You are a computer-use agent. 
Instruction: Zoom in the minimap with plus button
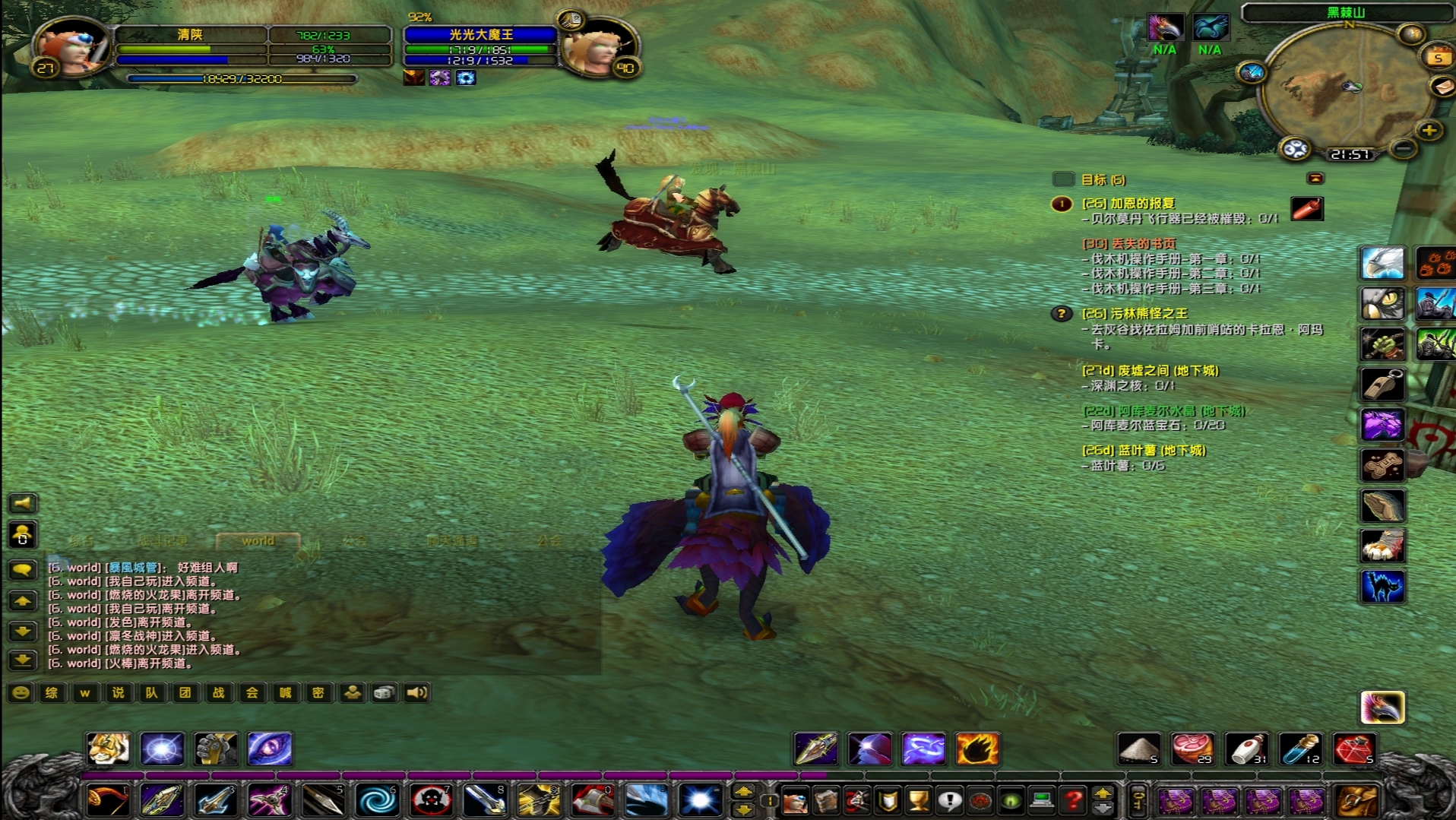[1429, 131]
